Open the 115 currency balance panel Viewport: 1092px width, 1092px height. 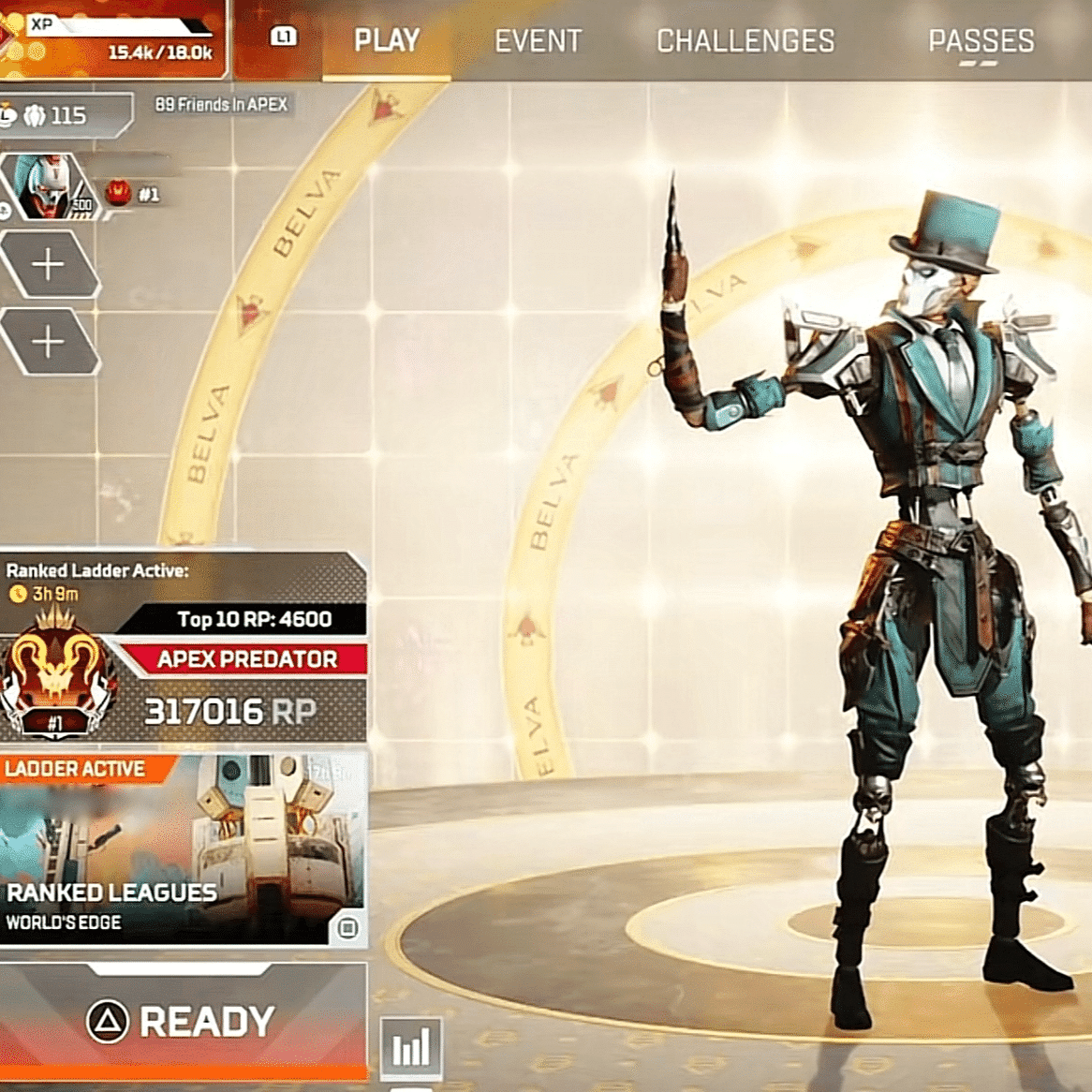click(64, 115)
